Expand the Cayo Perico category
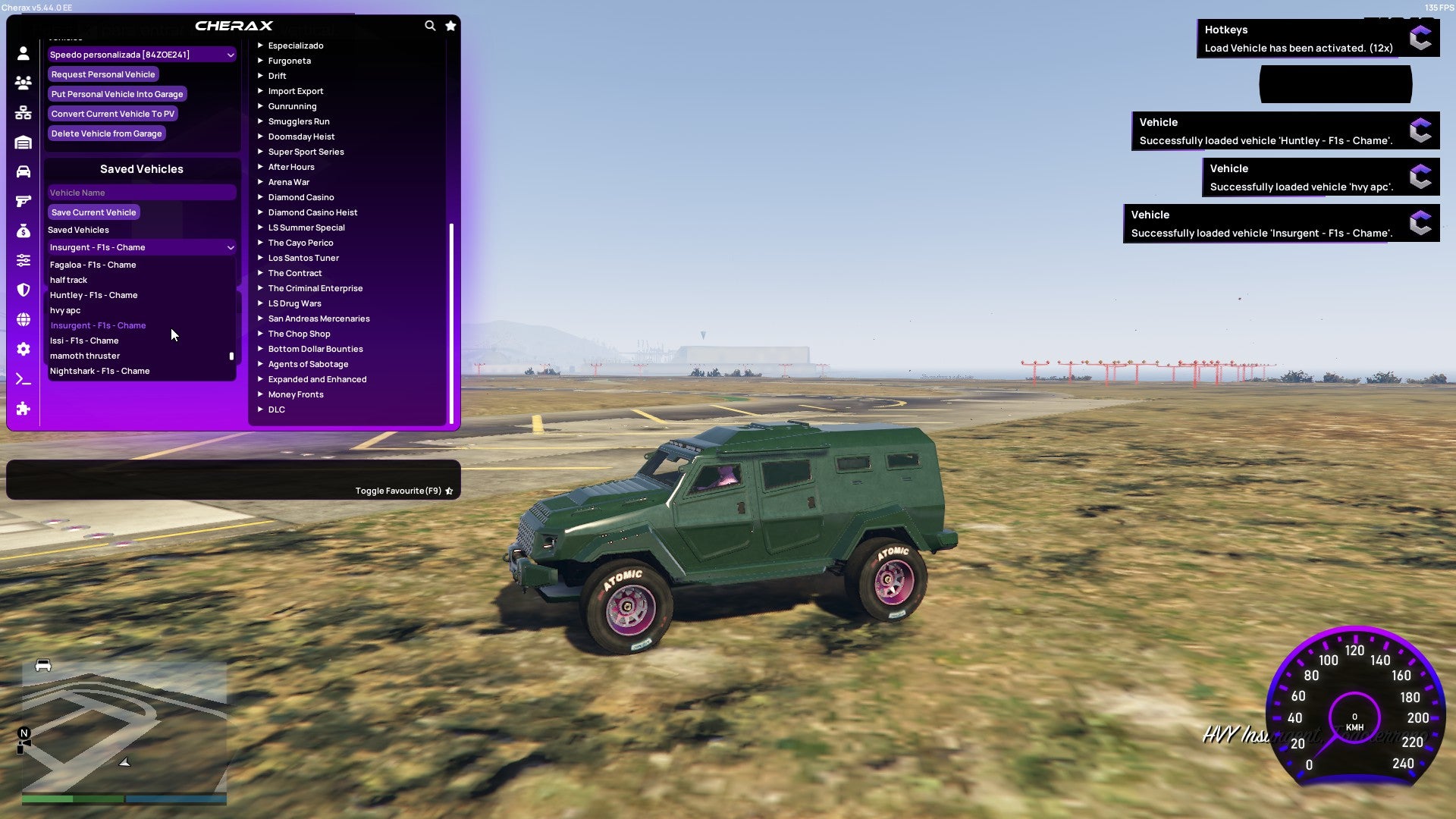The image size is (1456, 819). [300, 243]
